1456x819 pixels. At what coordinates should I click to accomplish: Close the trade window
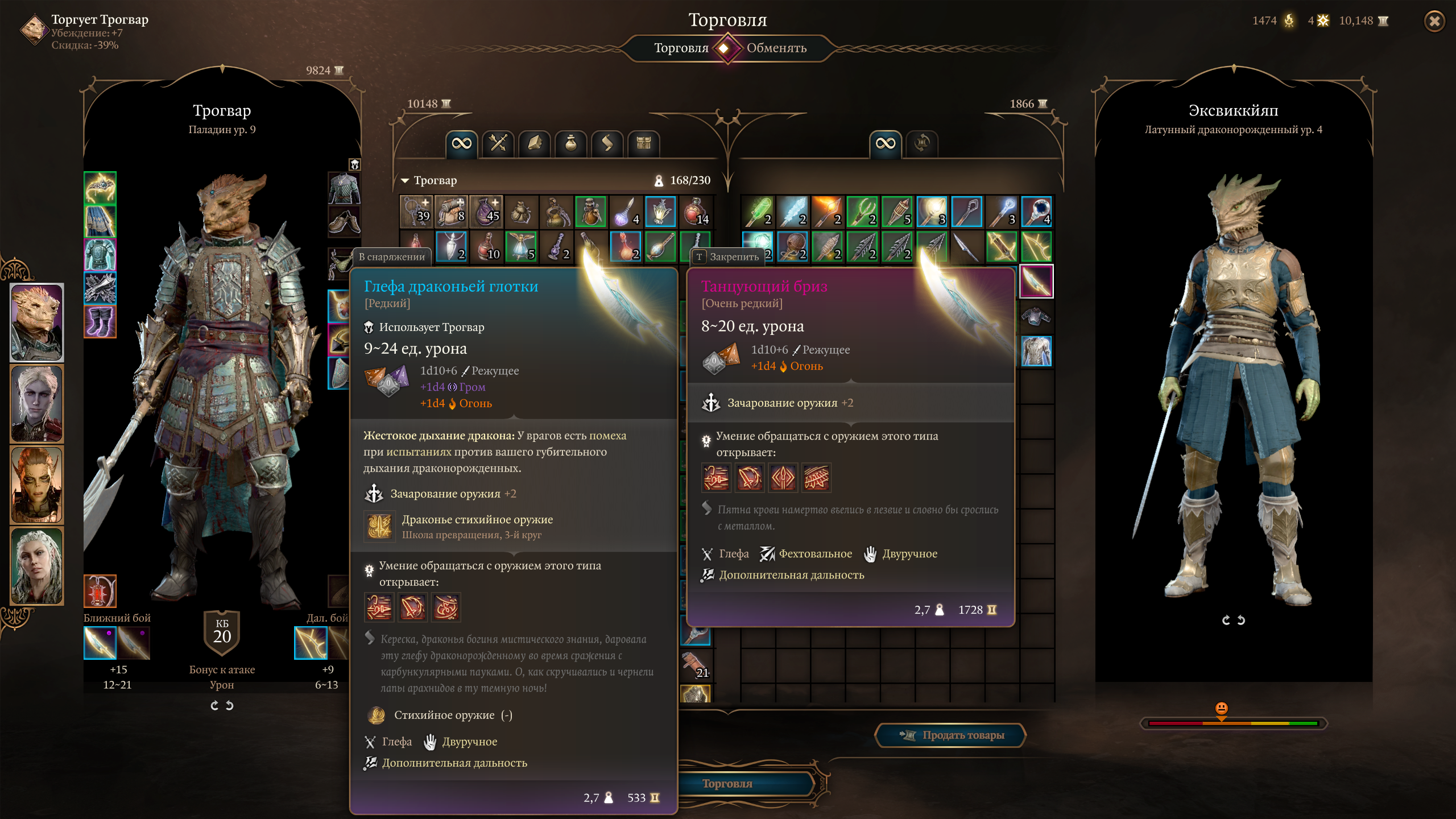coord(1434,22)
